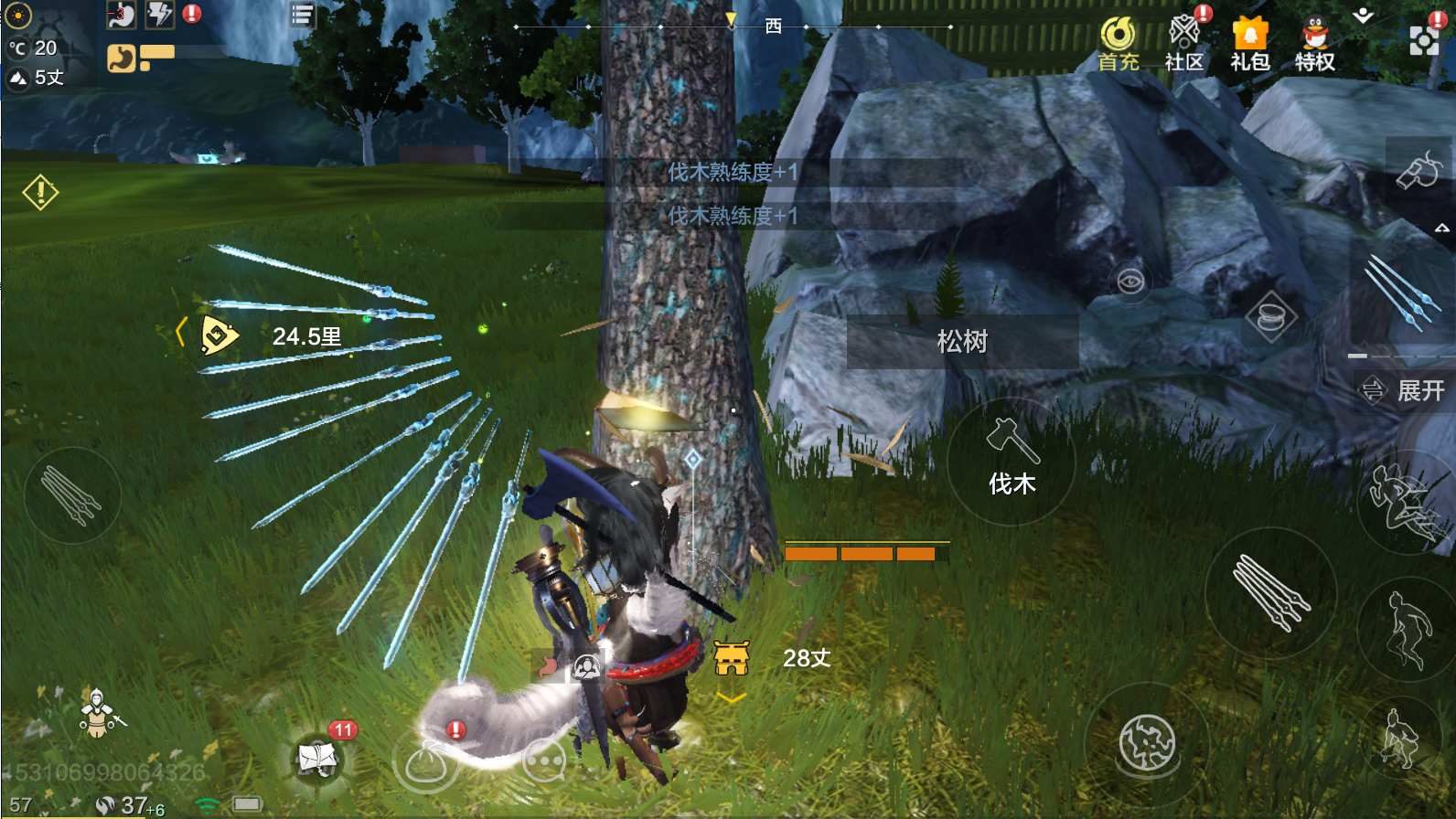
Task: Open the 首充 first-recharge offer
Action: 1118,43
